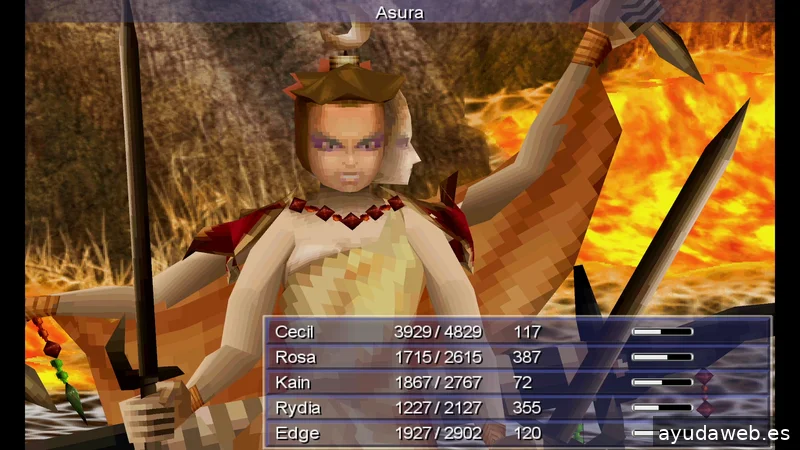Select Rydia's party row
Image resolution: width=800 pixels, height=450 pixels.
pos(295,408)
